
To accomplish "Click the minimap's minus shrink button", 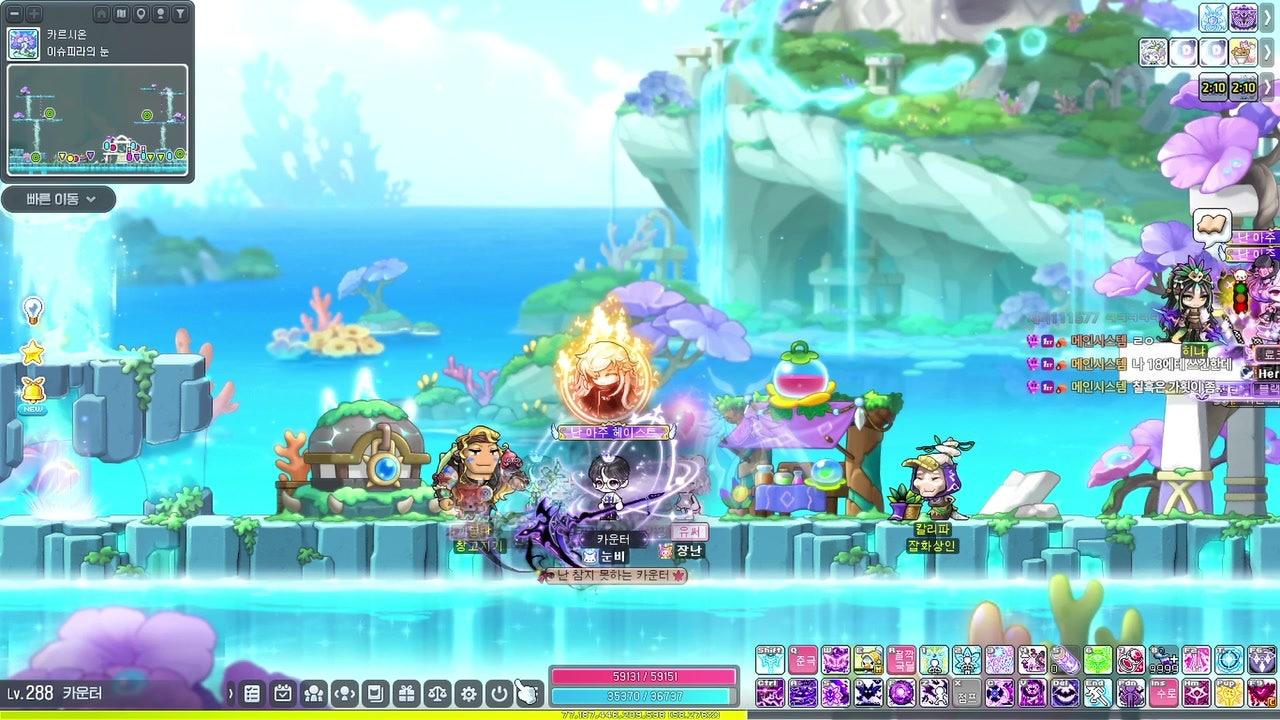I will pos(15,14).
